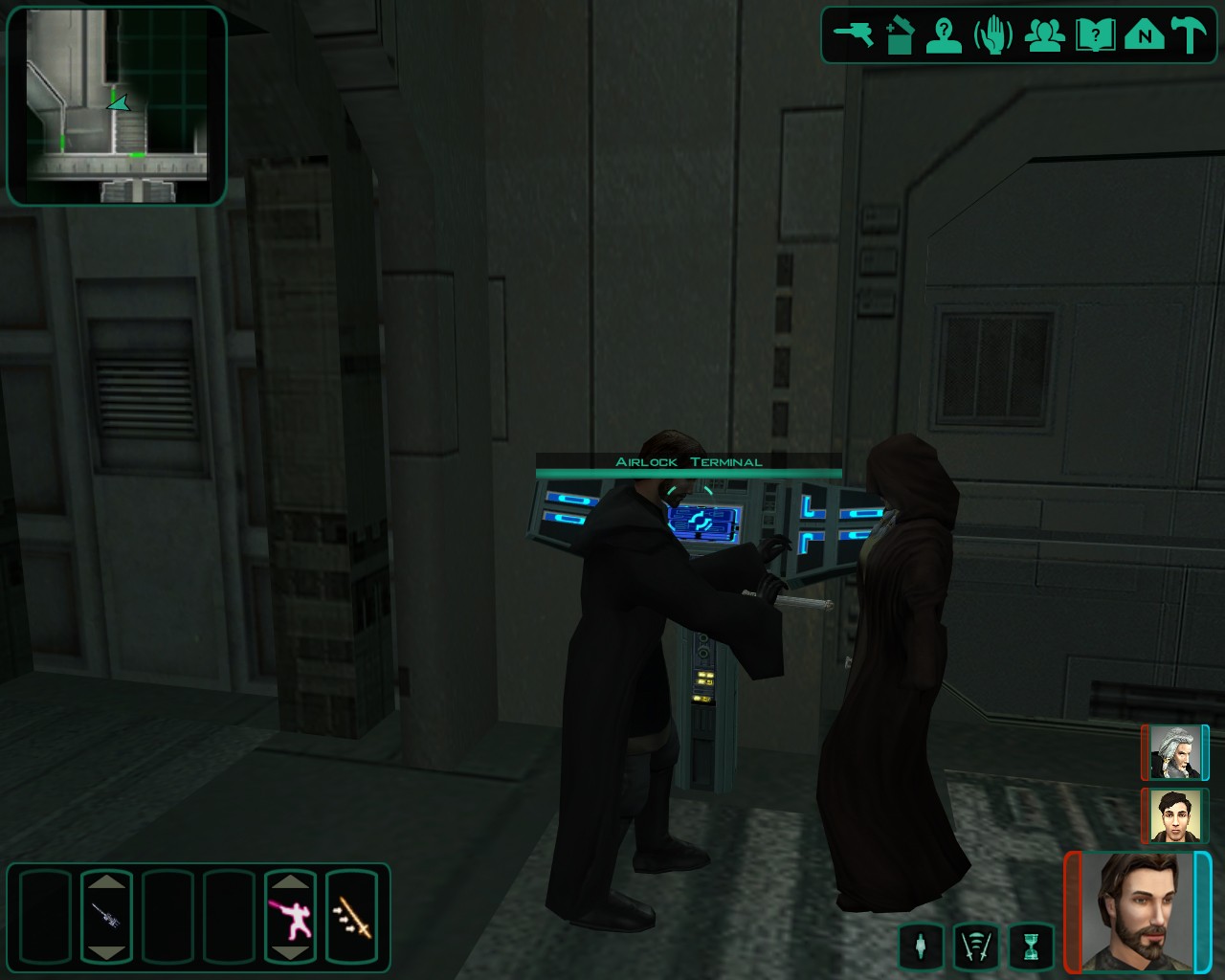
Task: Cycle lightsaber ability slot up arrow
Action: 290,881
